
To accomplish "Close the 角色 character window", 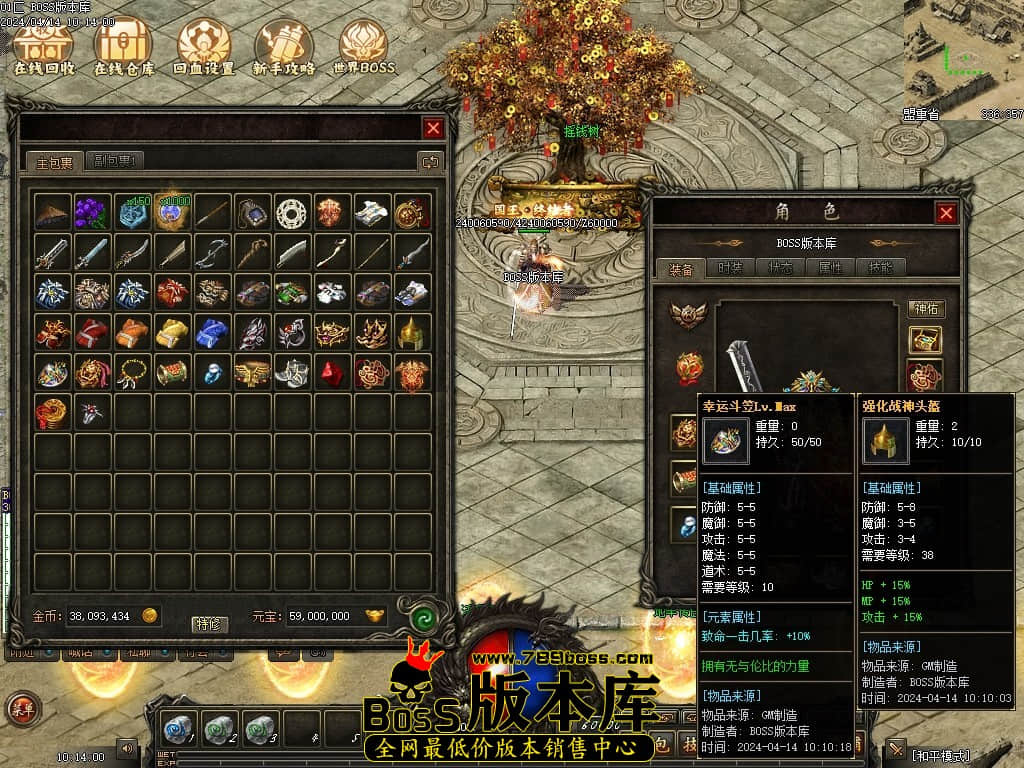I will 946,212.
